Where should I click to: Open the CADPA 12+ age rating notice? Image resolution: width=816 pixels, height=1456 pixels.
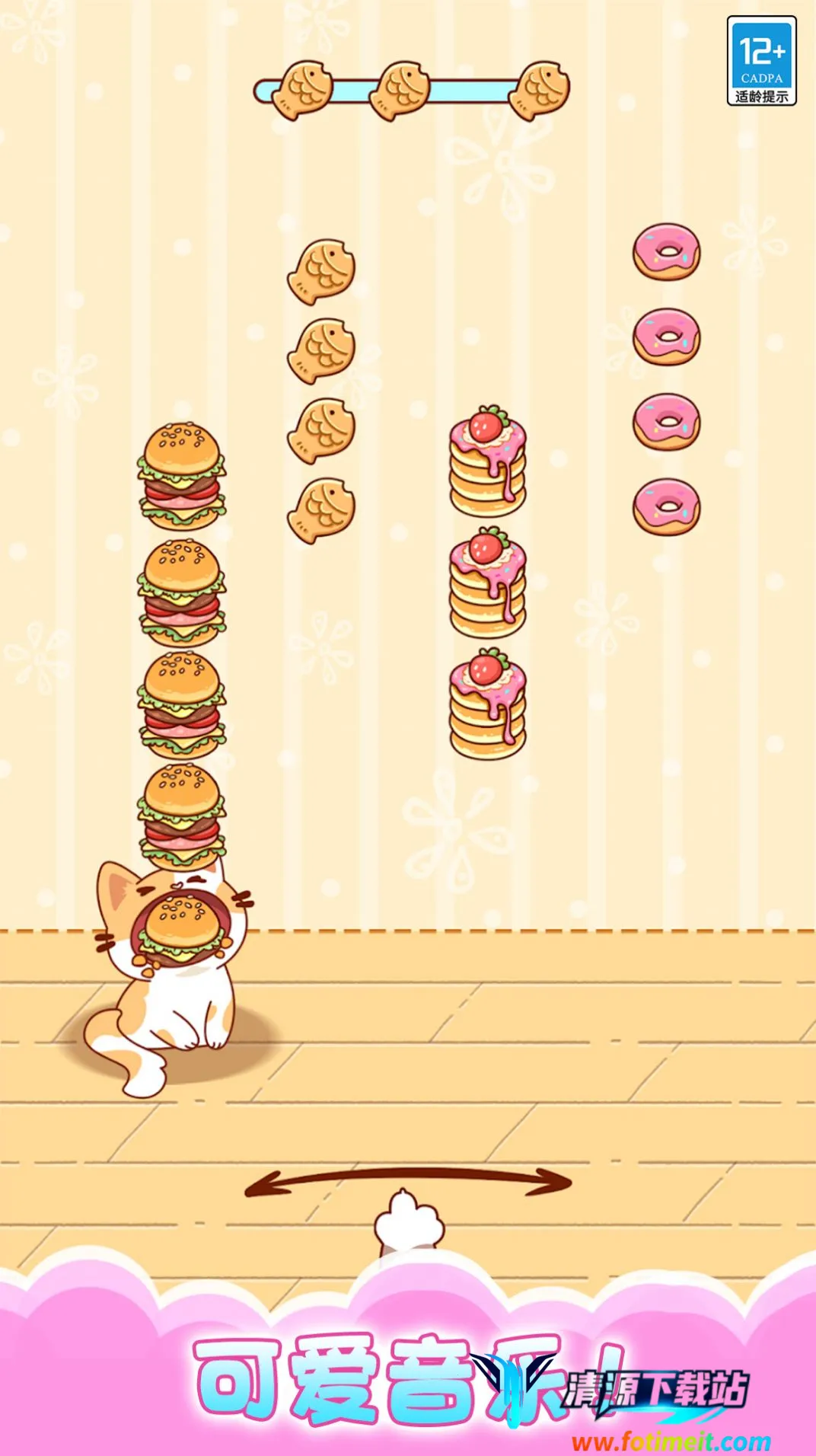761,61
